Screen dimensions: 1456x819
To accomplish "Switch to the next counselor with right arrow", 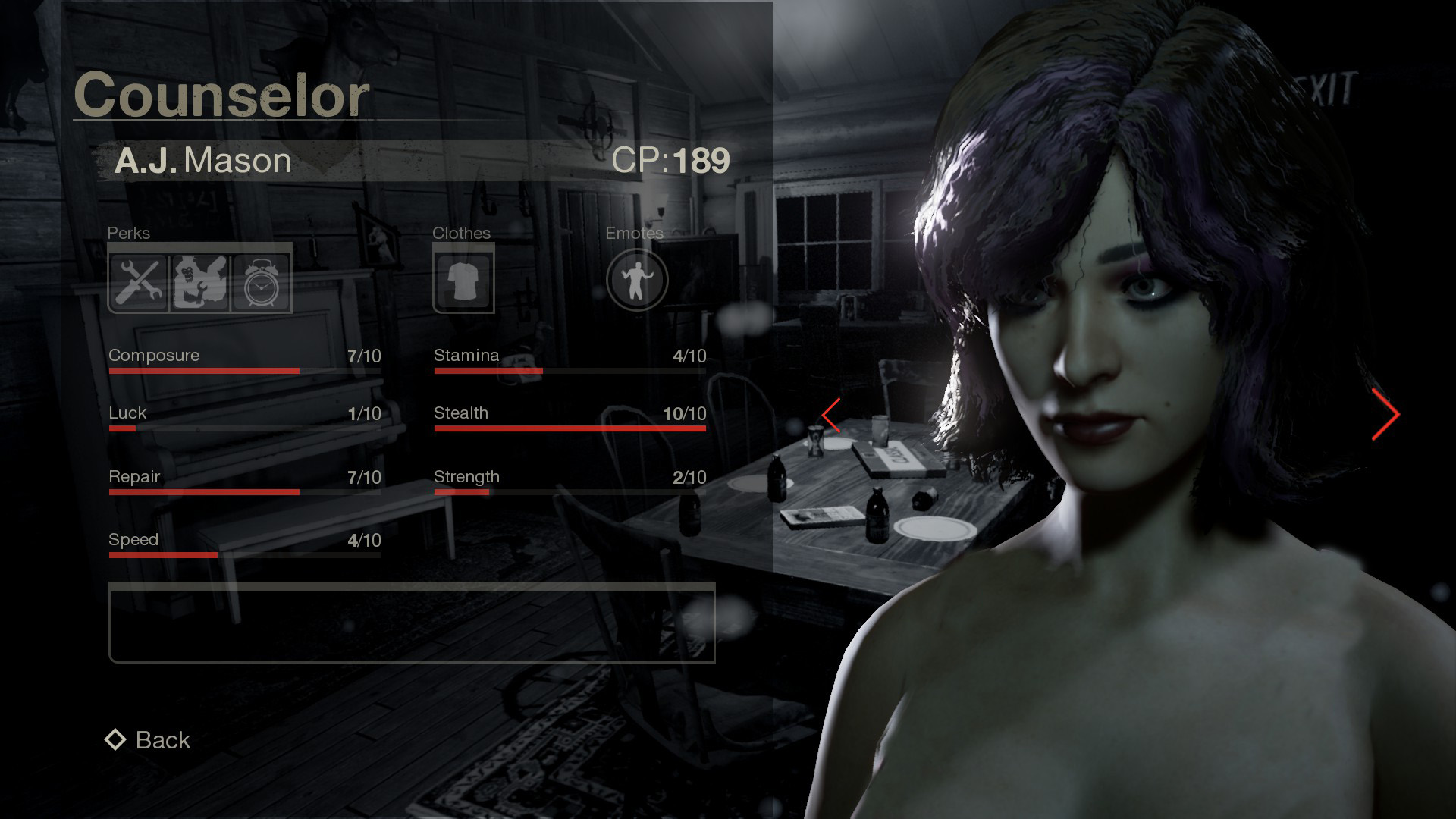I will [1385, 415].
